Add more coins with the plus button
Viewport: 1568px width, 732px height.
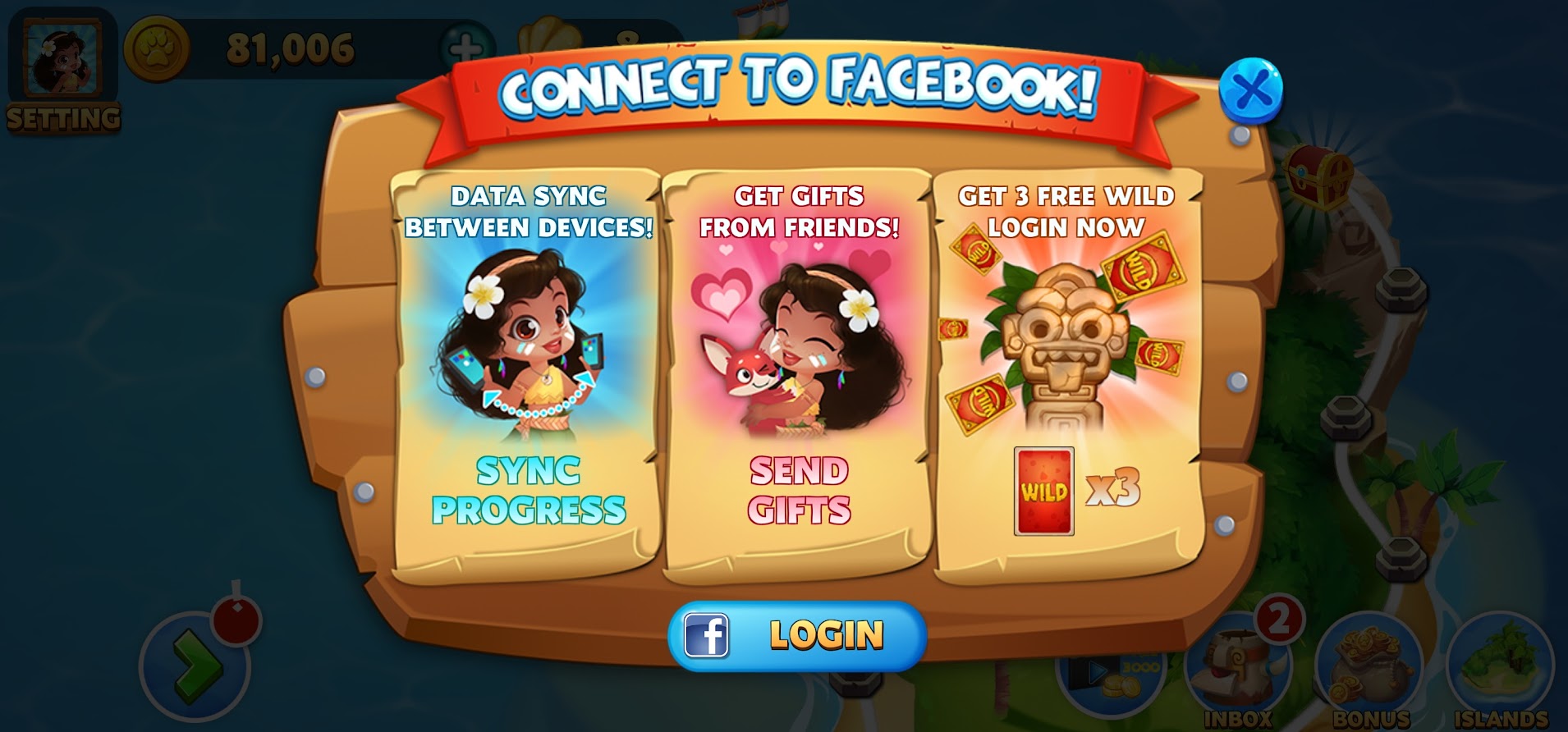(x=465, y=48)
